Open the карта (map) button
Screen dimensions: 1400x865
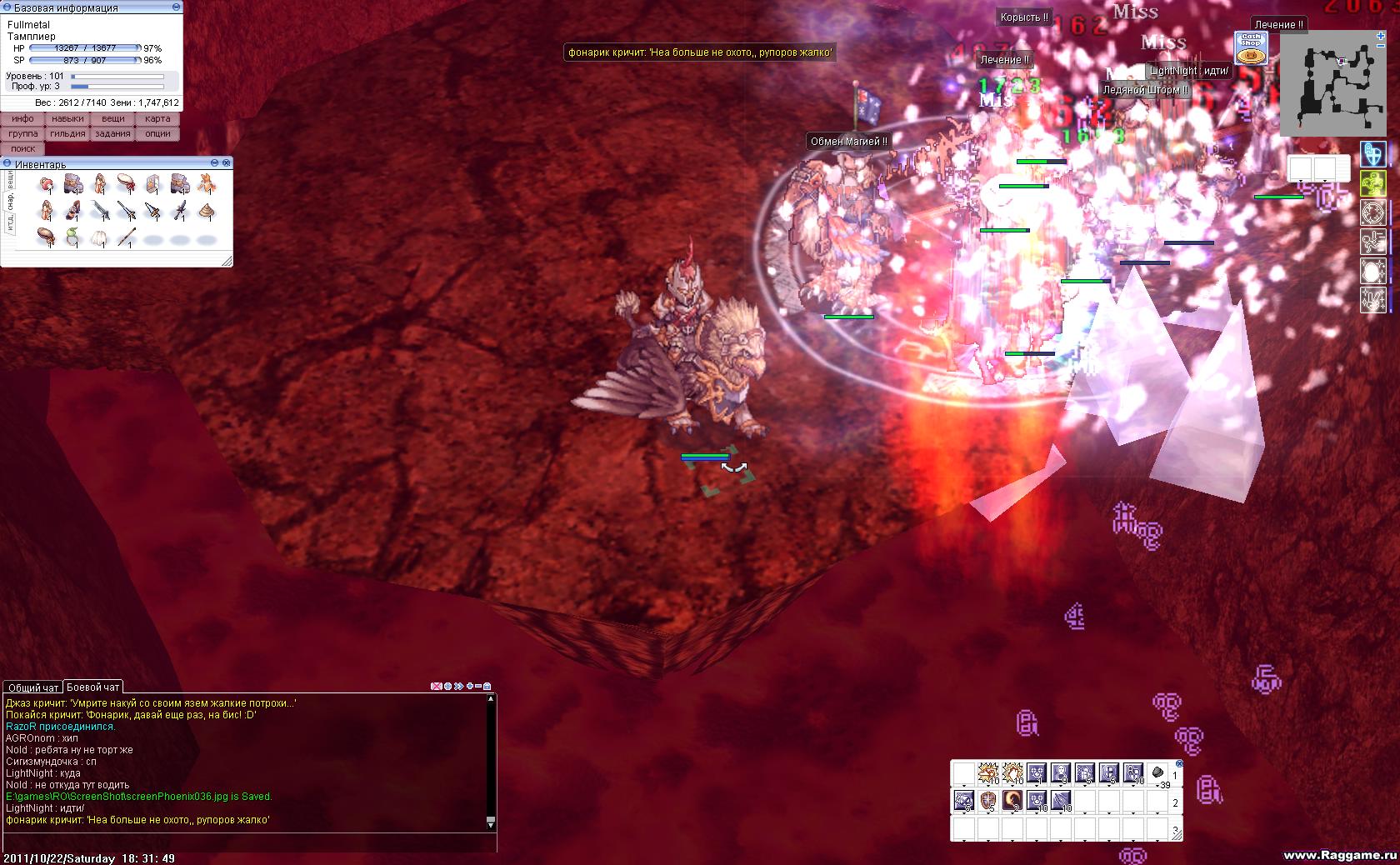pyautogui.click(x=157, y=119)
